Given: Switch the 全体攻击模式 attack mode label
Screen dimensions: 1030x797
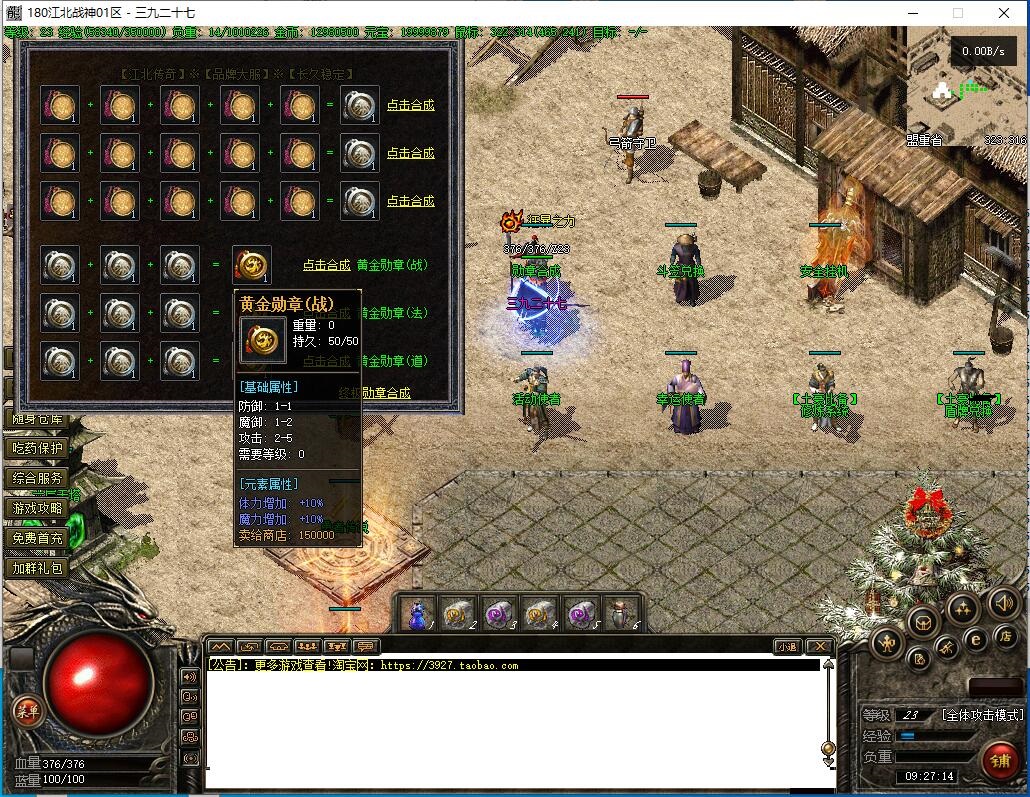Looking at the screenshot, I should click(983, 715).
